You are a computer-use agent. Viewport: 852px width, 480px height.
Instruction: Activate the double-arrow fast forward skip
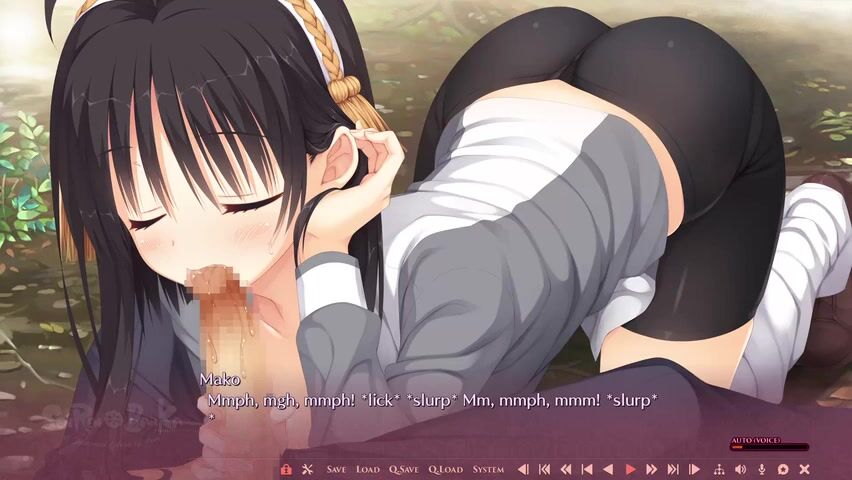(x=651, y=469)
